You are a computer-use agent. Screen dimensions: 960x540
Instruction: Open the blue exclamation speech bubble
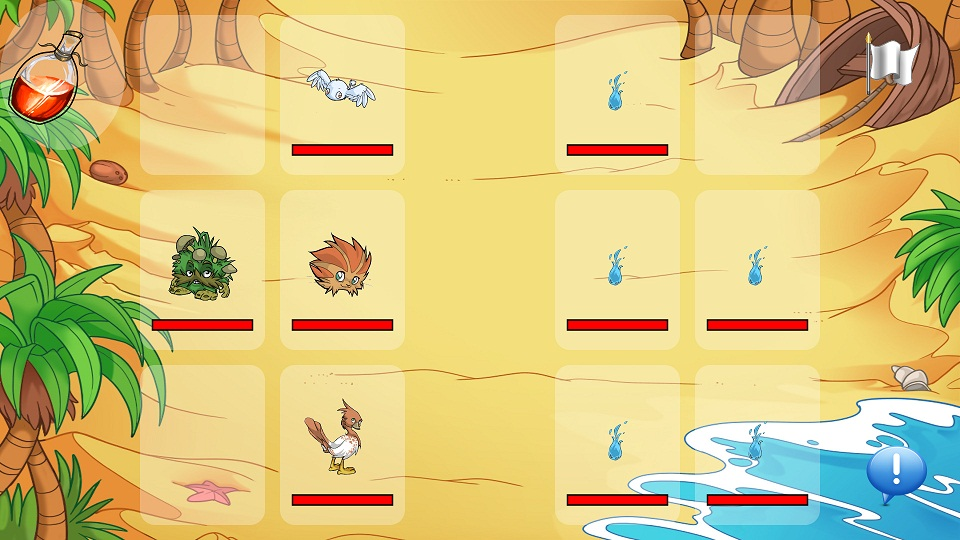pyautogui.click(x=895, y=471)
